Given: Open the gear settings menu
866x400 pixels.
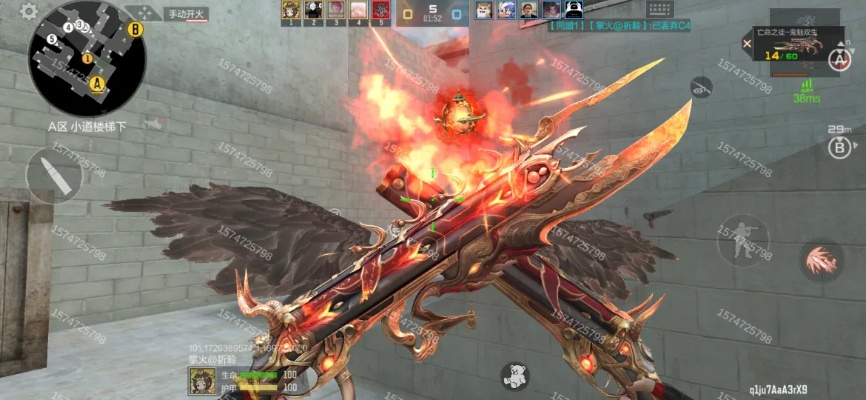Looking at the screenshot, I should (28, 11).
